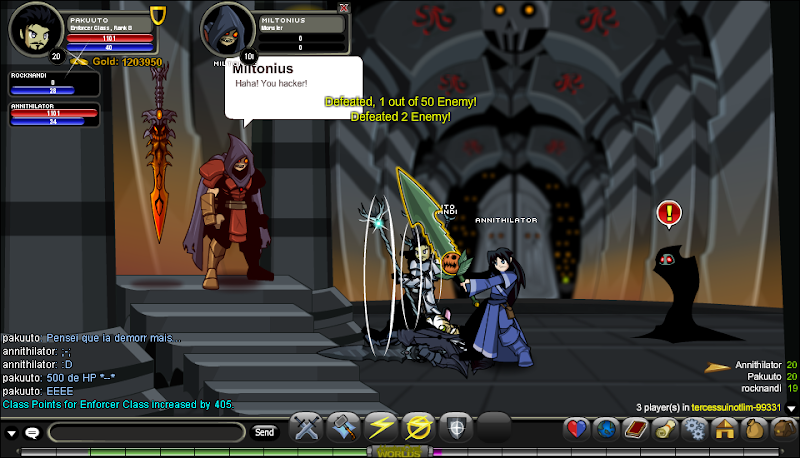Activate the shield skill
Image resolution: width=800 pixels, height=458 pixels.
point(455,428)
